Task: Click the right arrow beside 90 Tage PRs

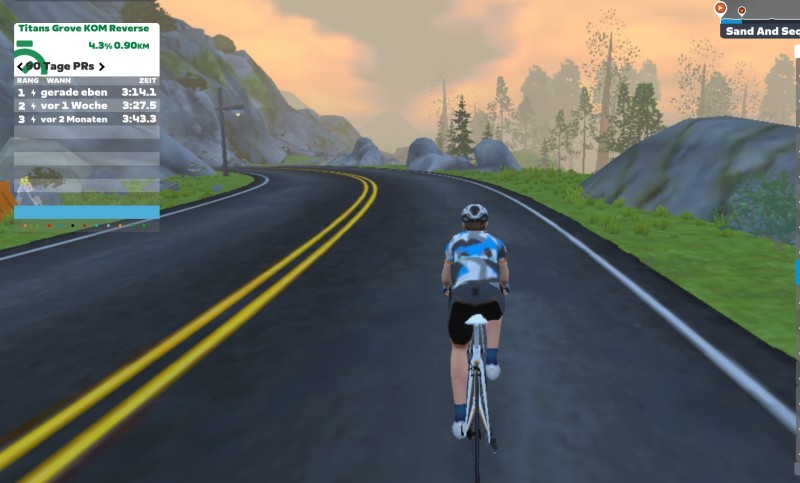Action: click(101, 66)
